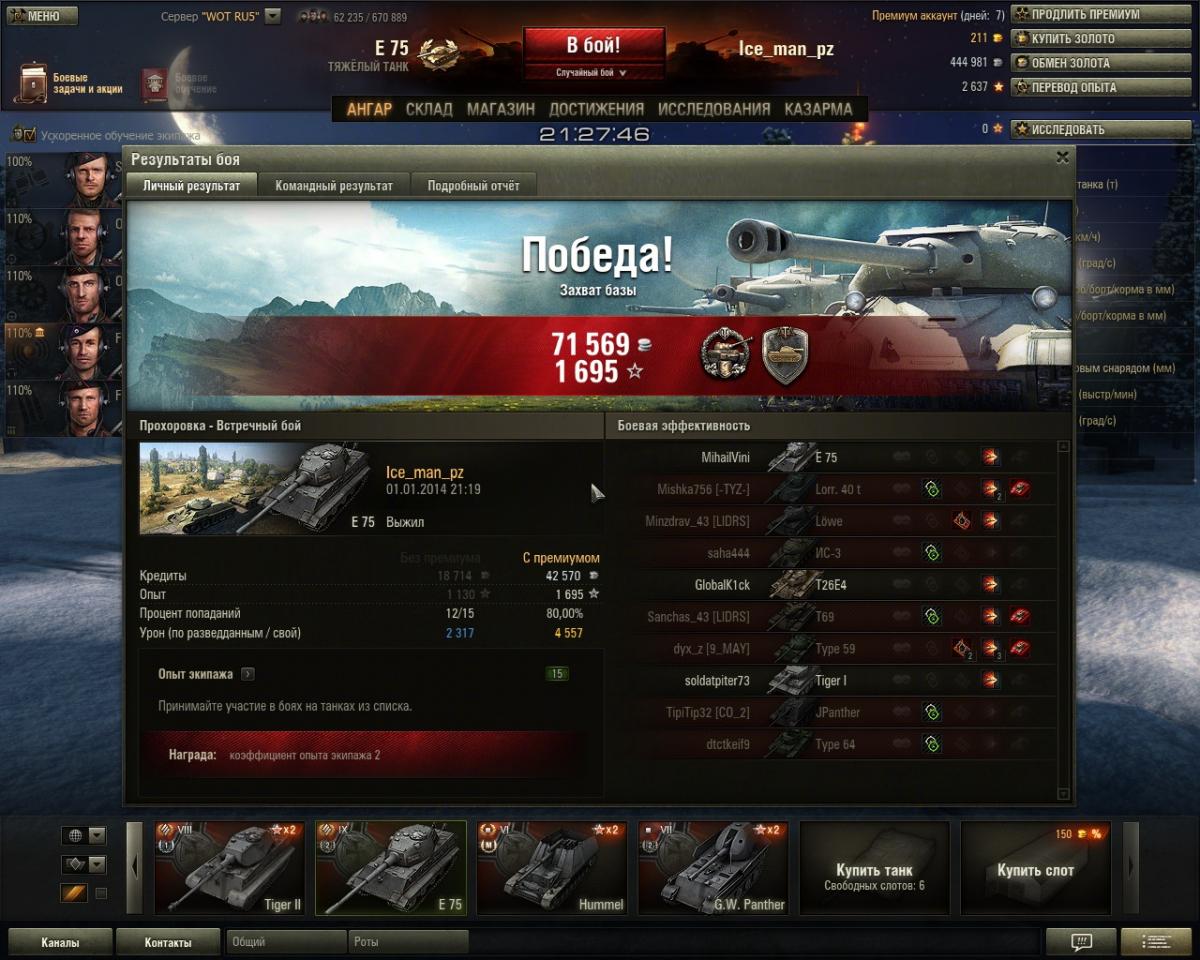Open the Меню button
This screenshot has width=1200, height=960.
[x=42, y=16]
